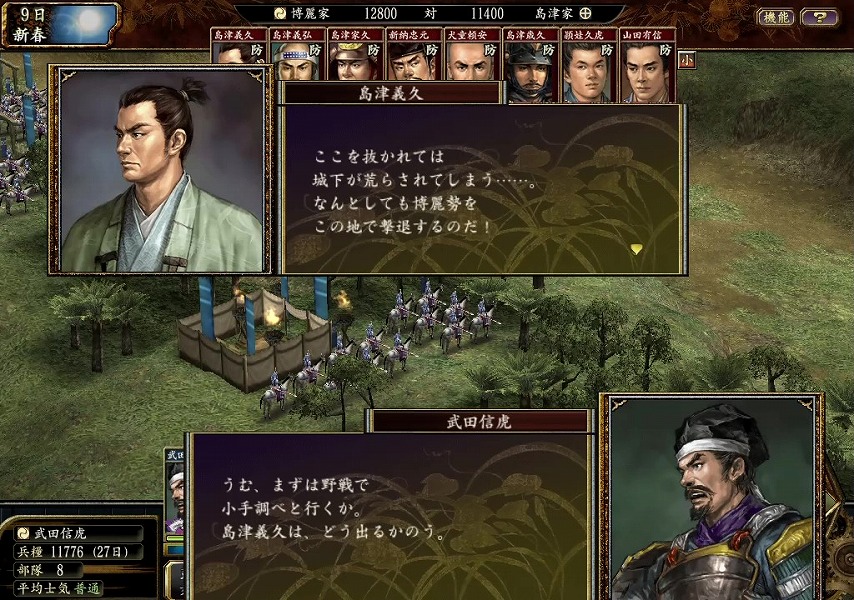Advance dialogue with the yellow arrow
Screen dimensions: 854x600
click(636, 248)
